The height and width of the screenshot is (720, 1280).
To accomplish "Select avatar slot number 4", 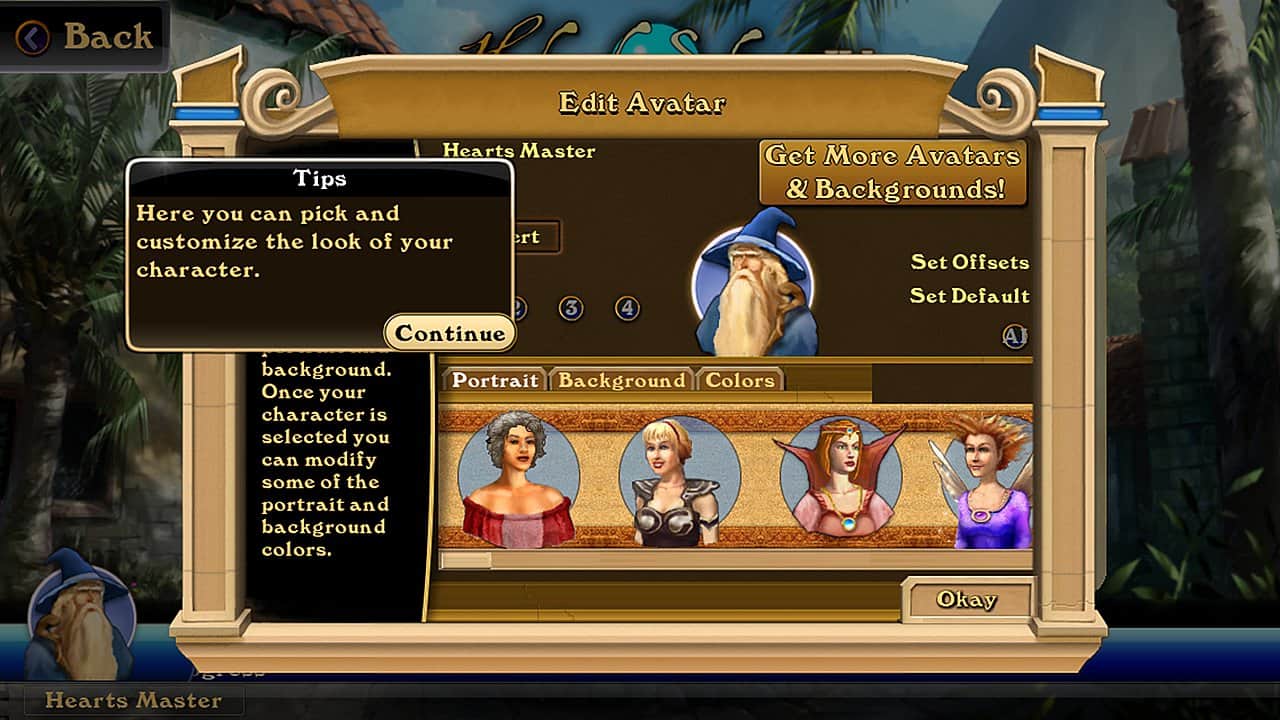I will point(627,308).
